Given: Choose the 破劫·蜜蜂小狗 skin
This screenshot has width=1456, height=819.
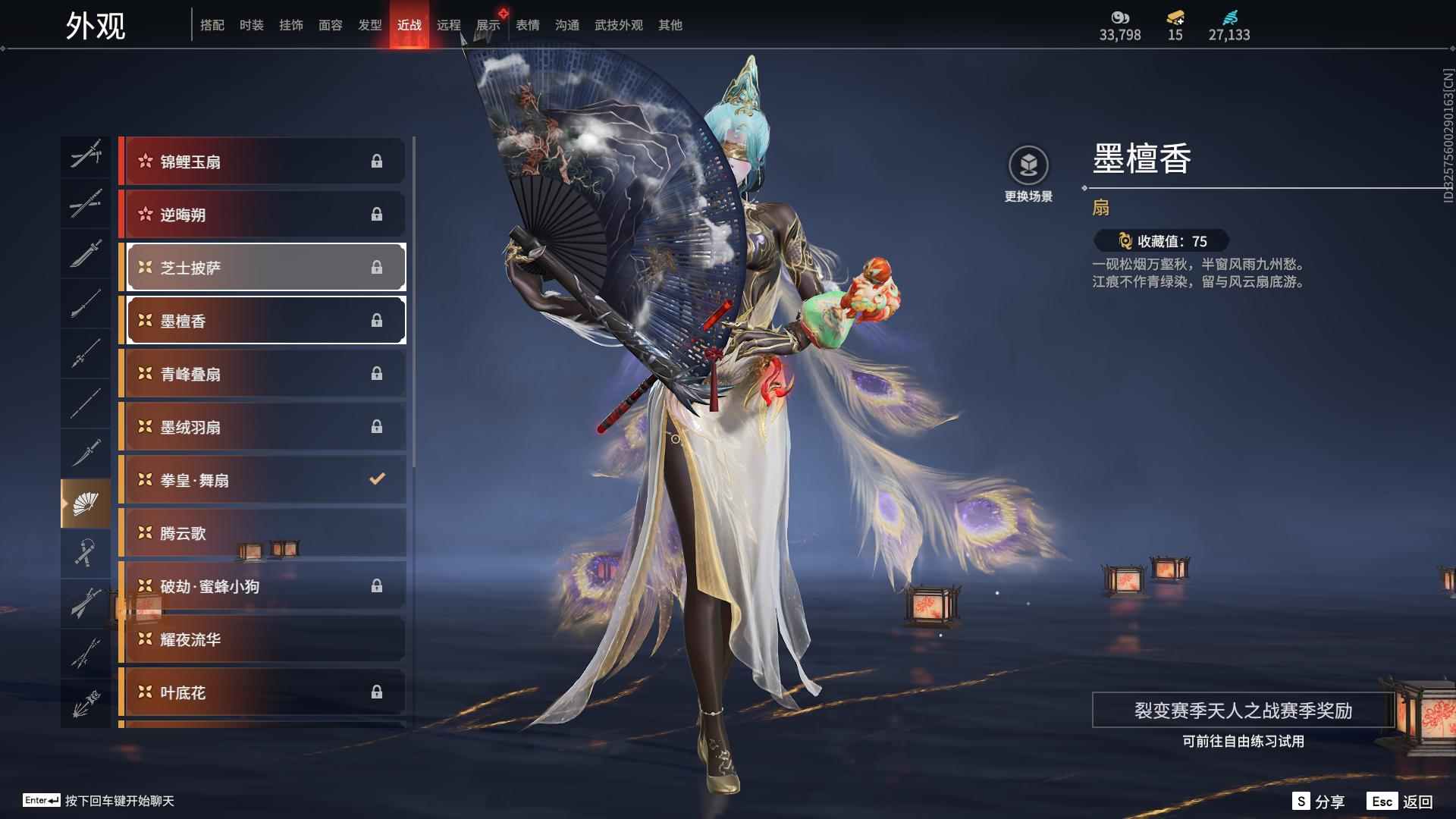Looking at the screenshot, I should [262, 586].
